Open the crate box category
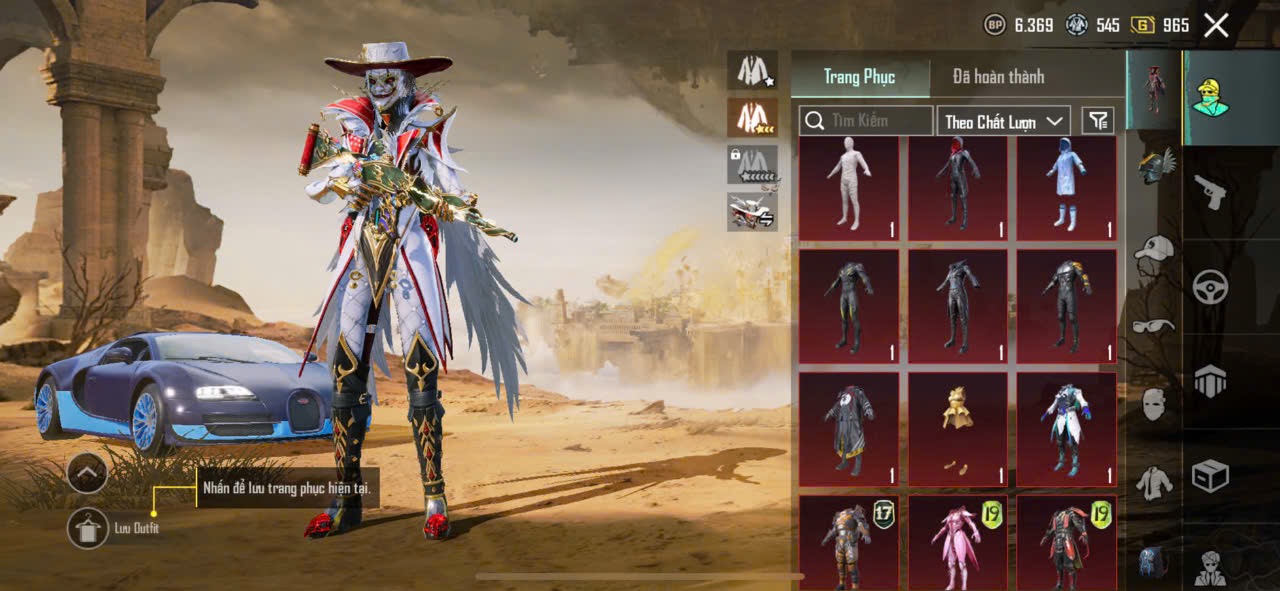The width and height of the screenshot is (1280, 591). tap(1210, 476)
